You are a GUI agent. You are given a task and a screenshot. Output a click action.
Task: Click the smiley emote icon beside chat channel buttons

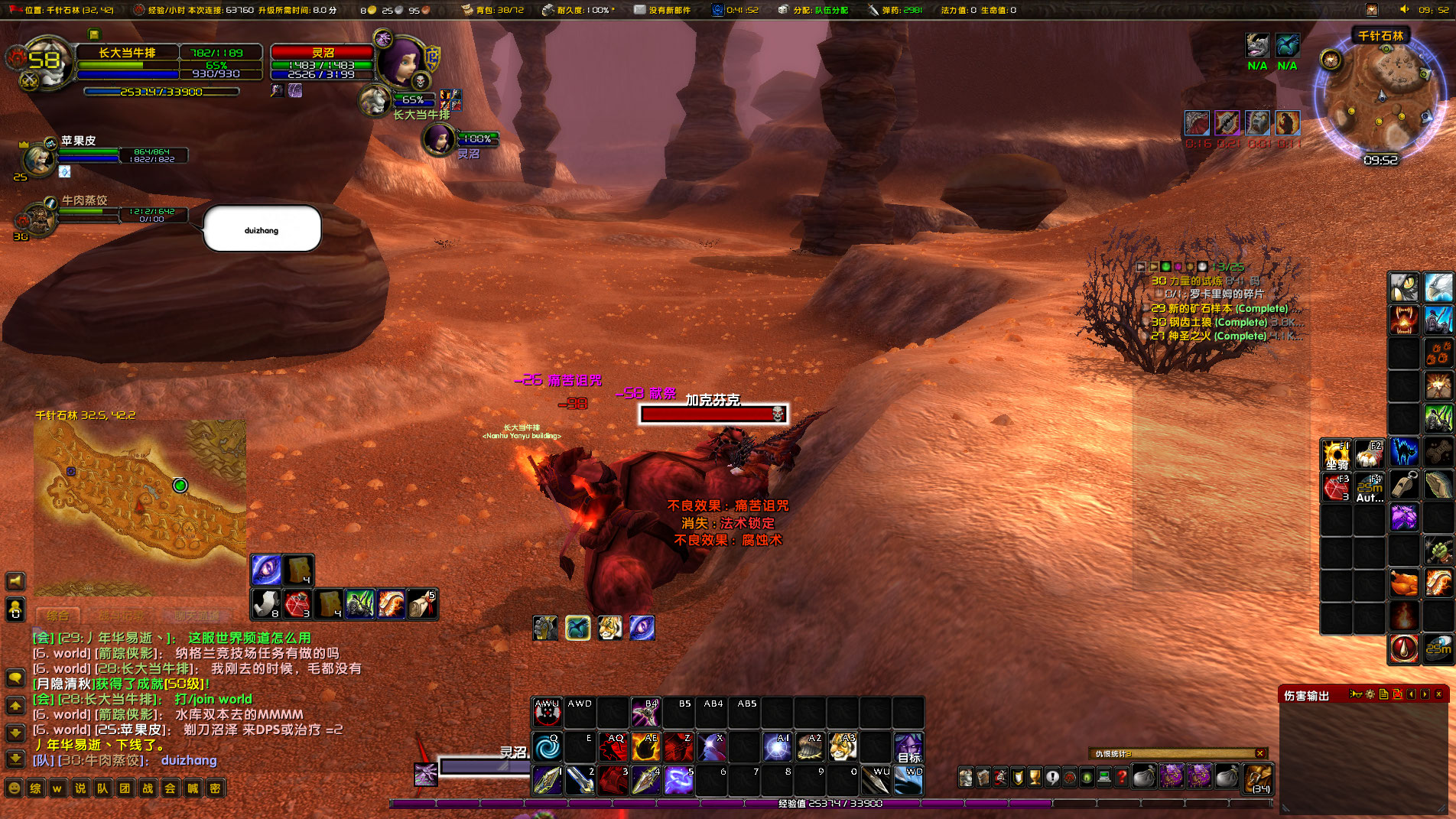pos(14,788)
